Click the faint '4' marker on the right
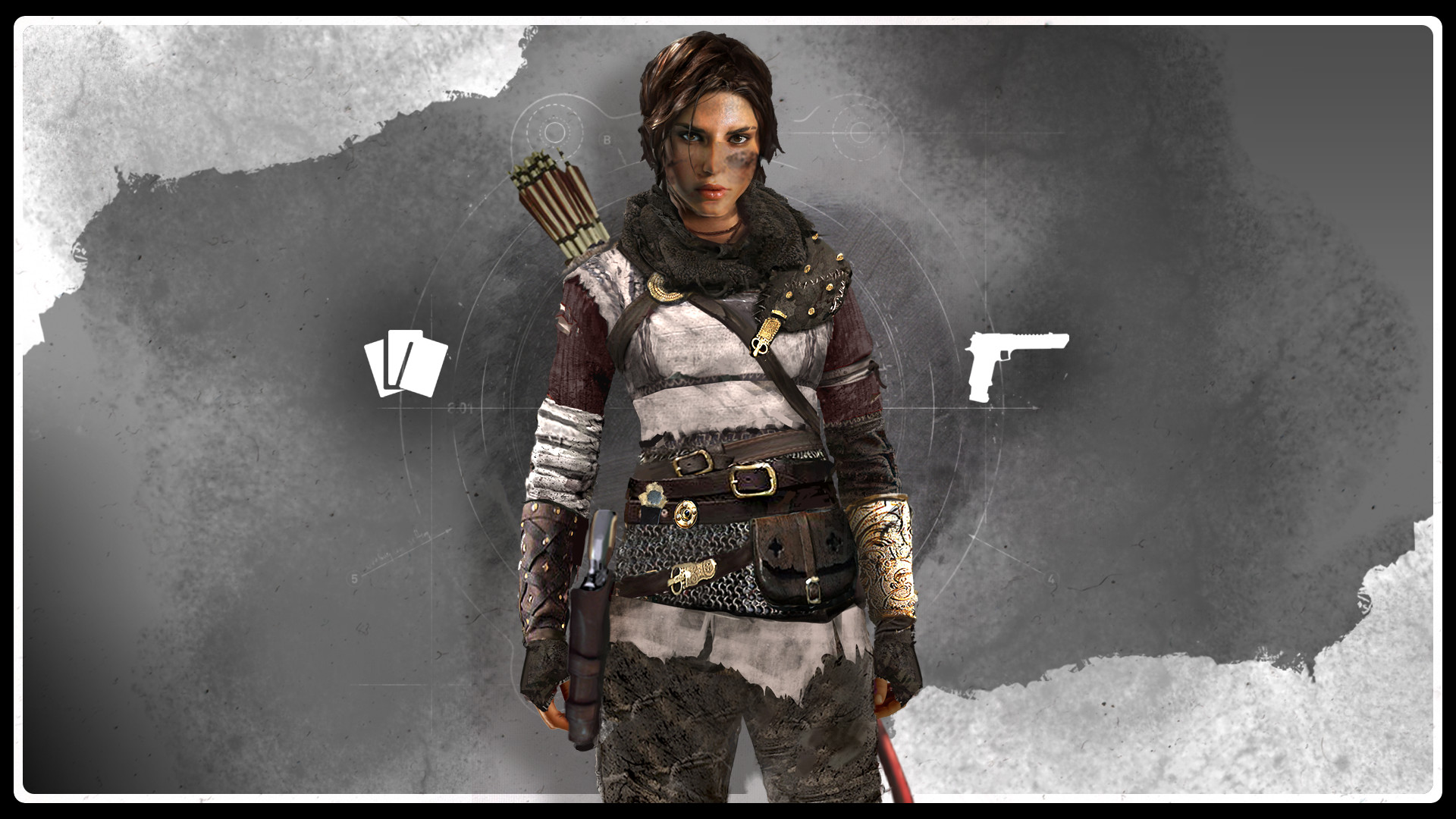 coord(1051,579)
